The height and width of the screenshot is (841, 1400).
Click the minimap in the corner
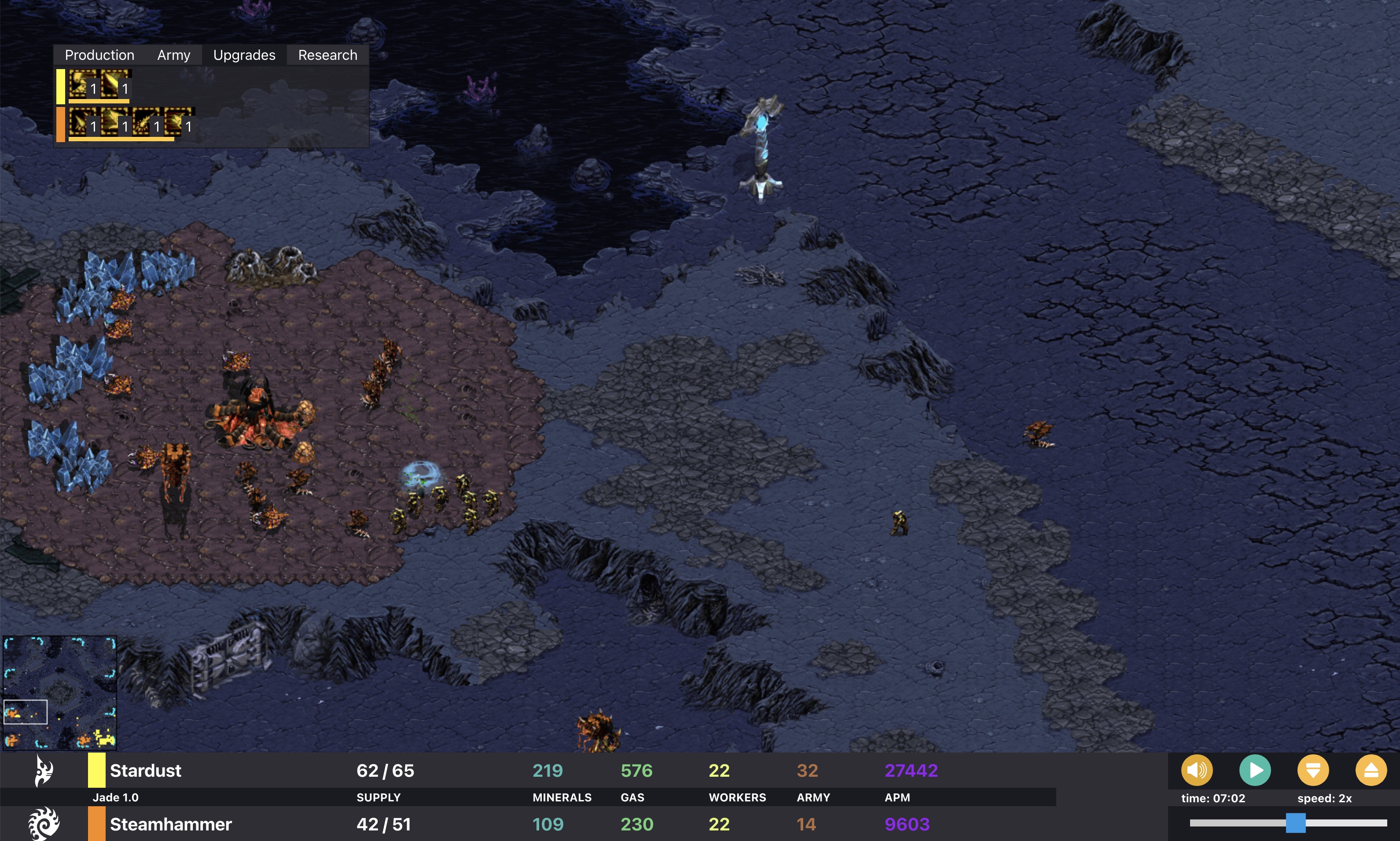[59, 693]
